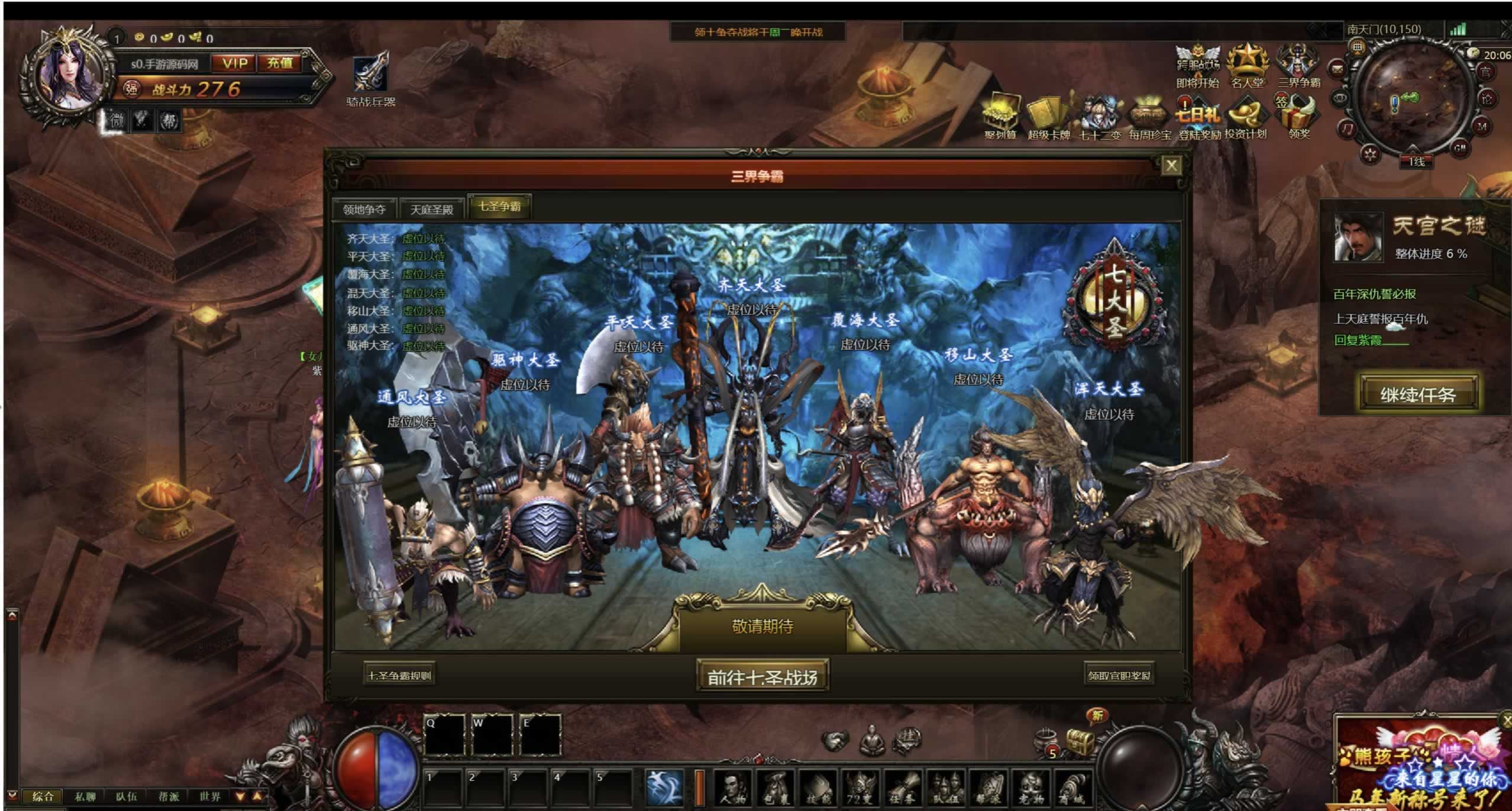1512x811 pixels.
Task: Close the 三界争霸 window
Action: click(x=1171, y=166)
